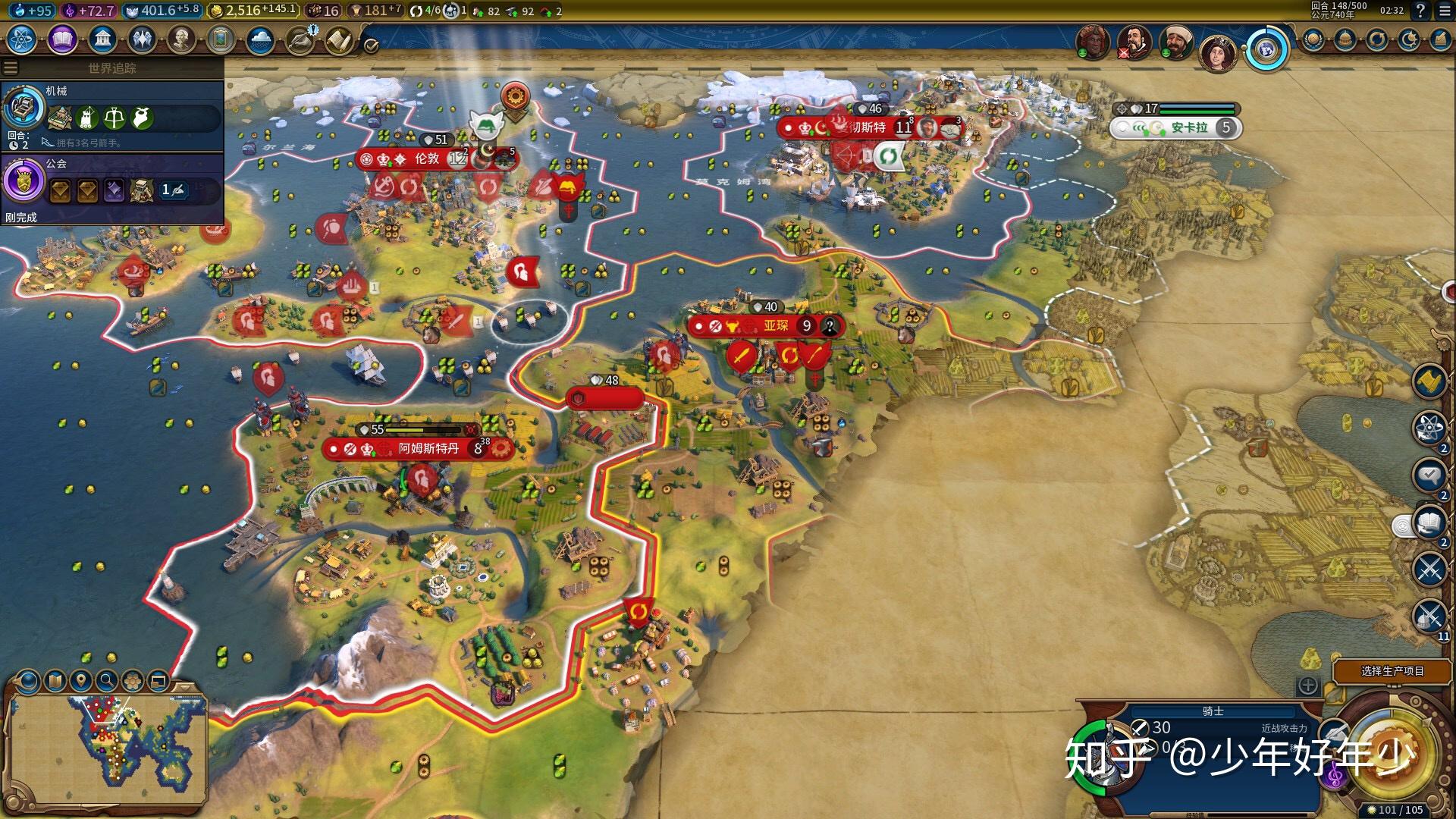Screen dimensions: 1456x819
Task: Click the 选择生产项目 notification button
Action: [1392, 671]
